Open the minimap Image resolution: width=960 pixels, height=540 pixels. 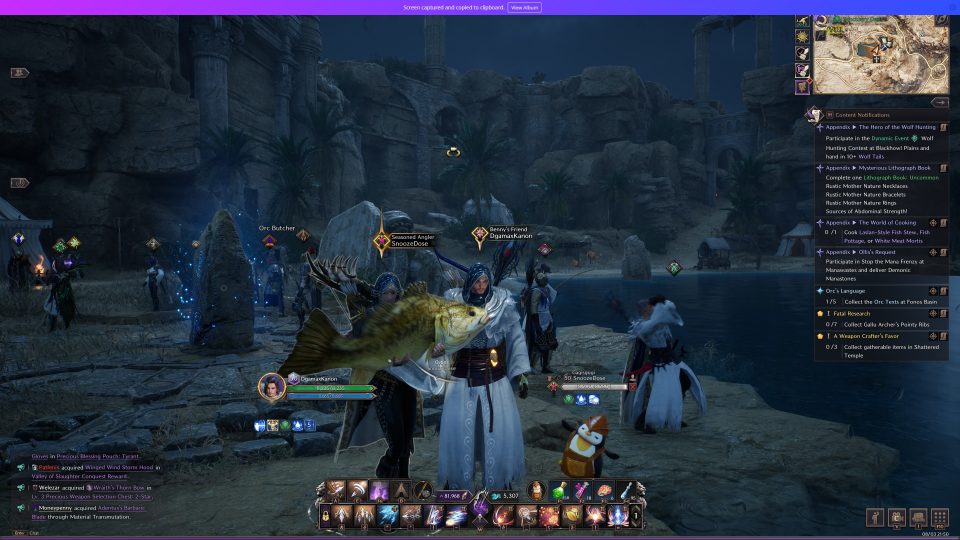click(878, 52)
